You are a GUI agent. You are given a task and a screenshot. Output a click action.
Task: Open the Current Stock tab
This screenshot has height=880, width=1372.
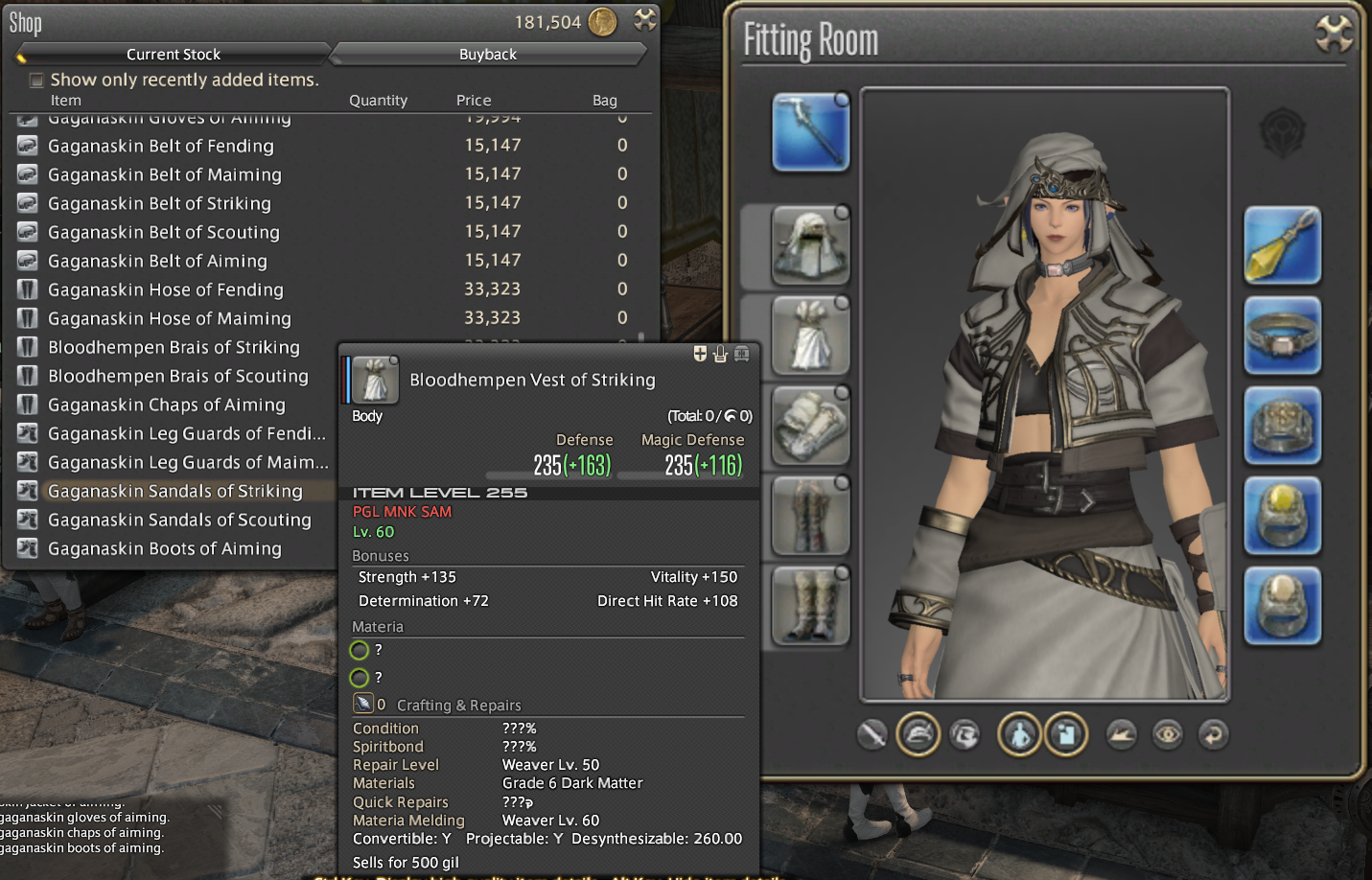tap(174, 55)
